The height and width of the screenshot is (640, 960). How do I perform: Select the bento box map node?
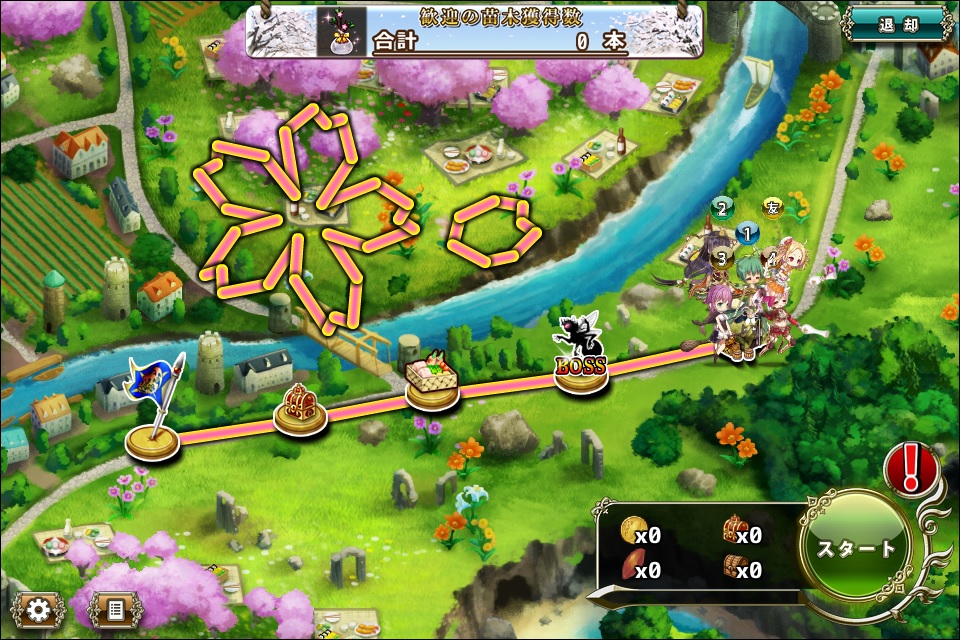pyautogui.click(x=432, y=384)
